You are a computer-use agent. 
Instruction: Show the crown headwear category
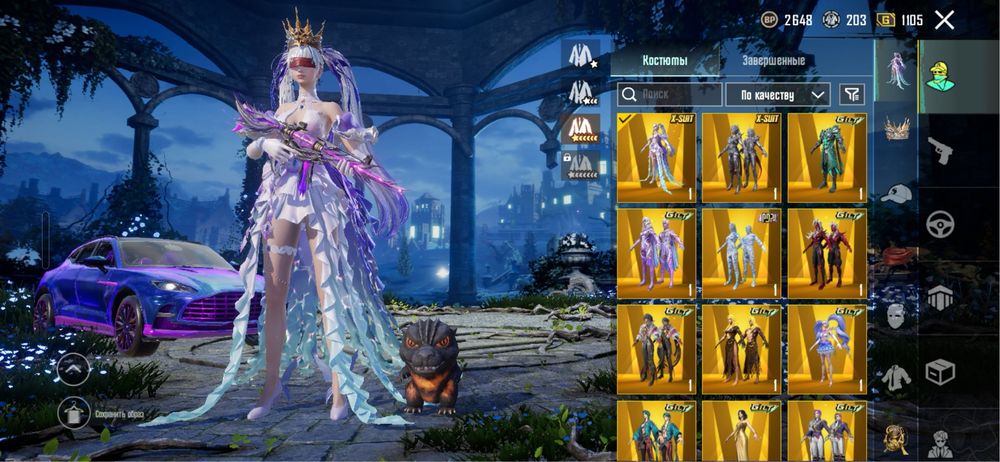point(897,128)
